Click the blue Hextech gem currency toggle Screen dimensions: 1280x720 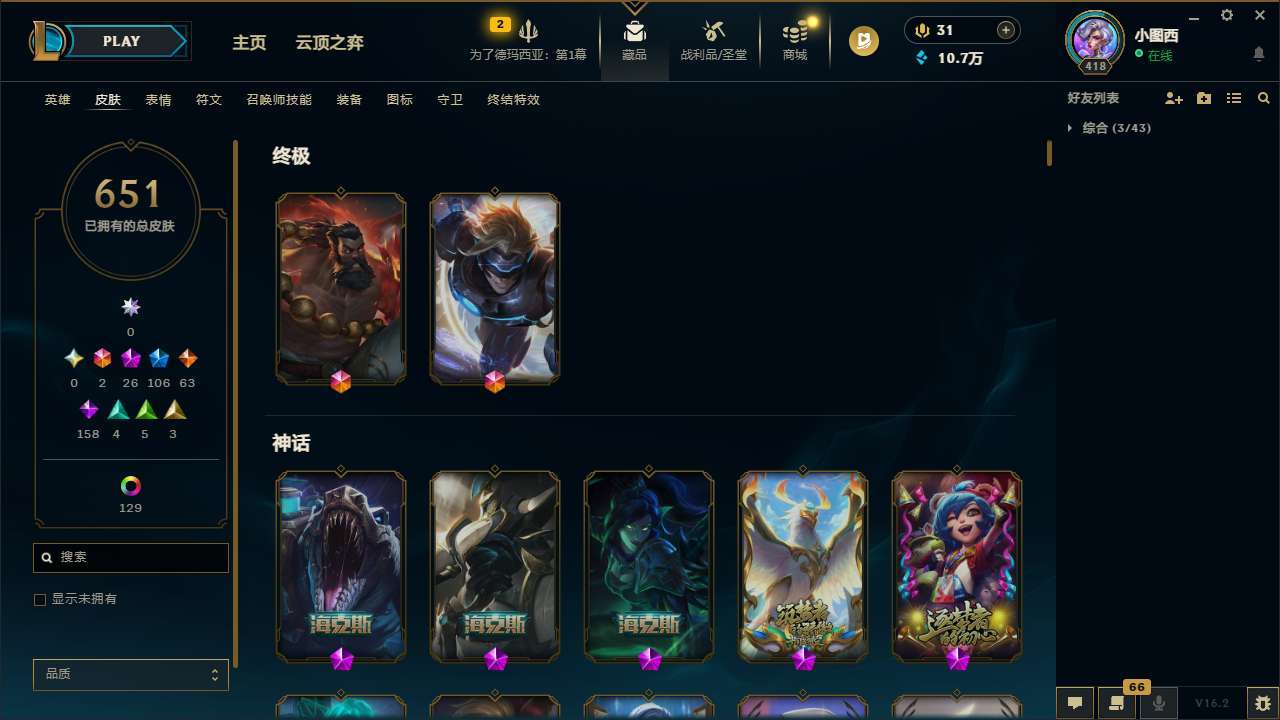[922, 58]
